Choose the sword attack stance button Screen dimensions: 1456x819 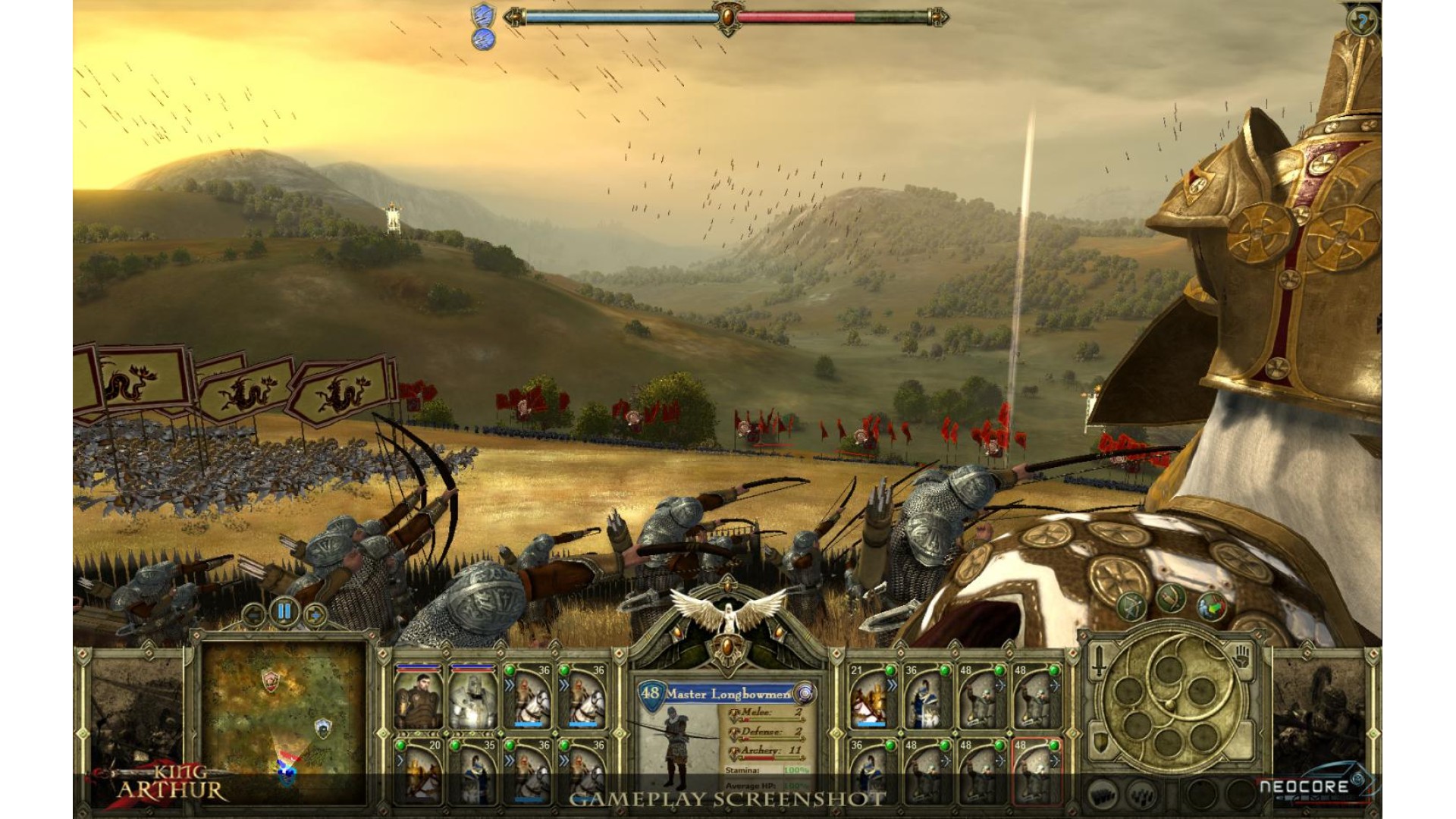tap(1099, 663)
